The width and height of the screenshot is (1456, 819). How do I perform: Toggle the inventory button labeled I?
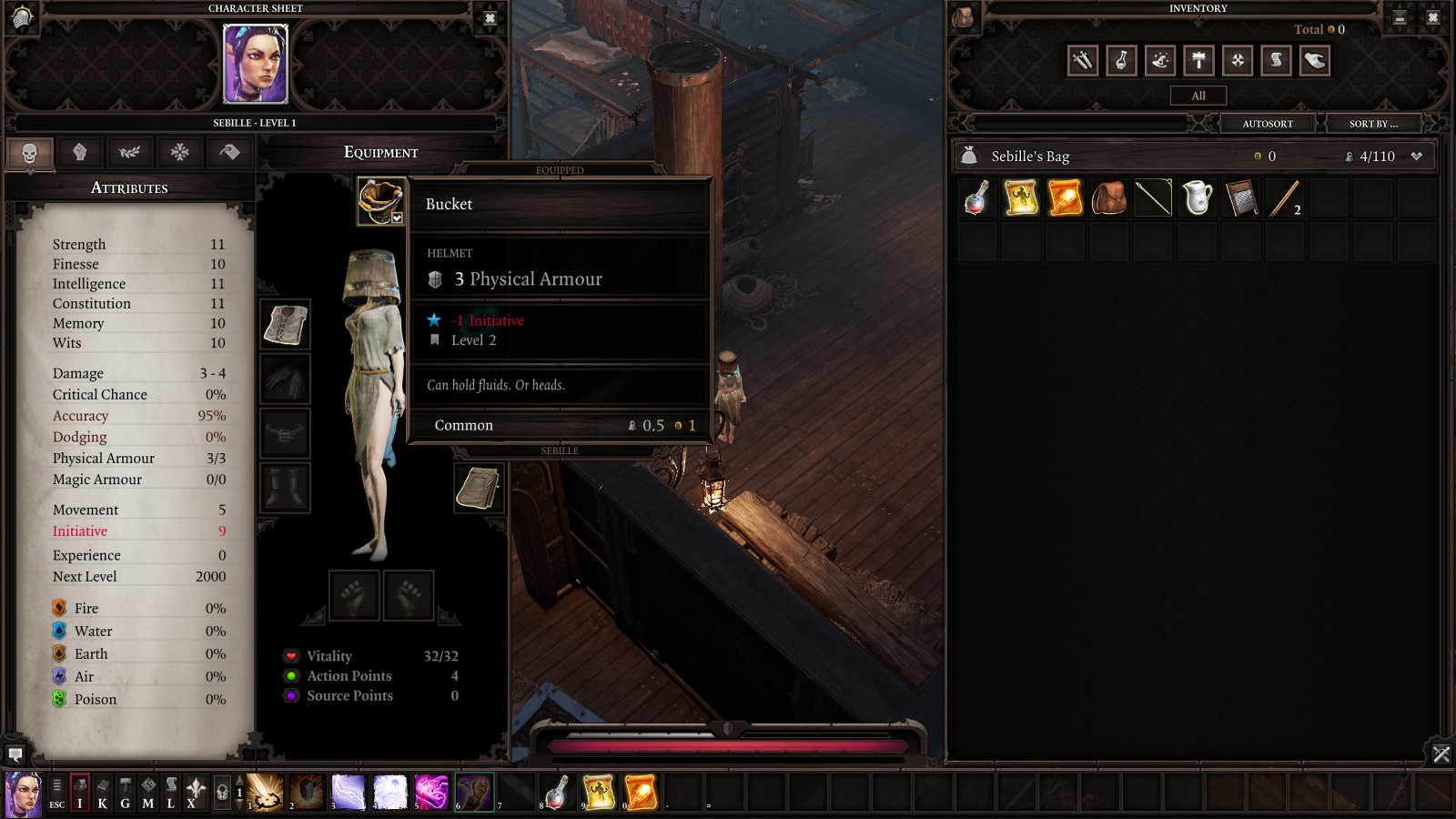pos(80,793)
